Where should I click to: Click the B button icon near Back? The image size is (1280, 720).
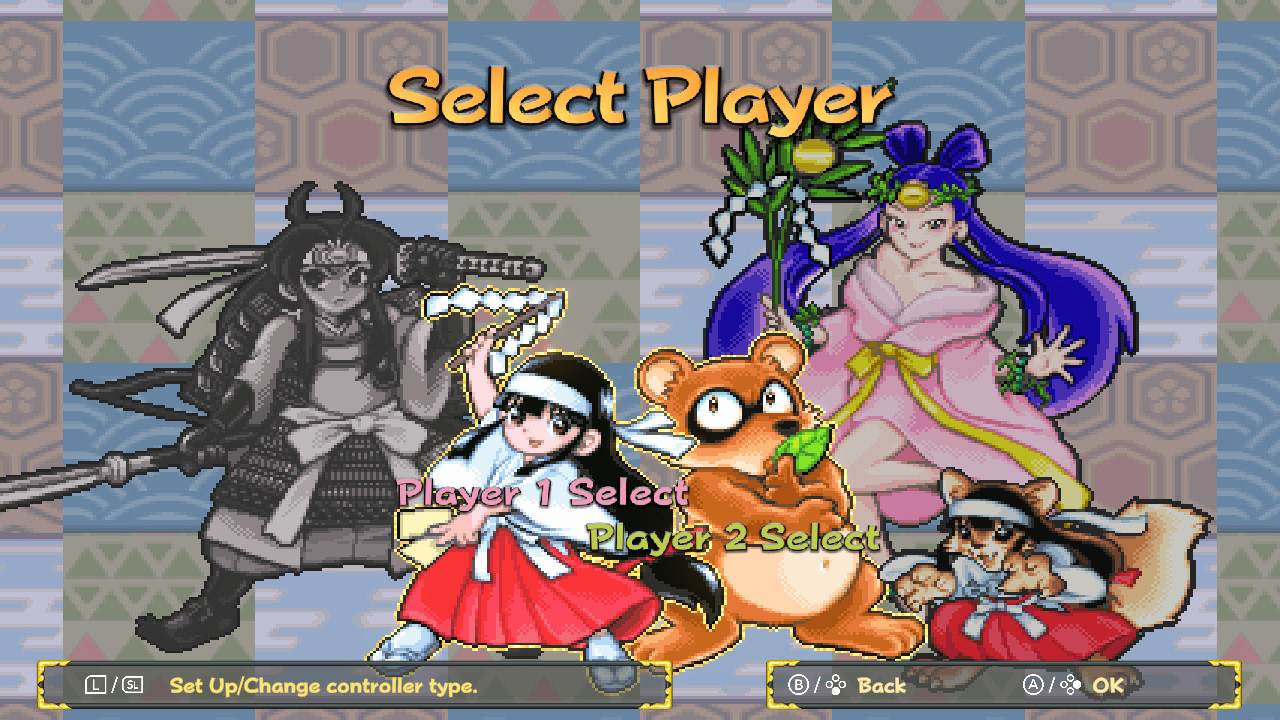(800, 684)
